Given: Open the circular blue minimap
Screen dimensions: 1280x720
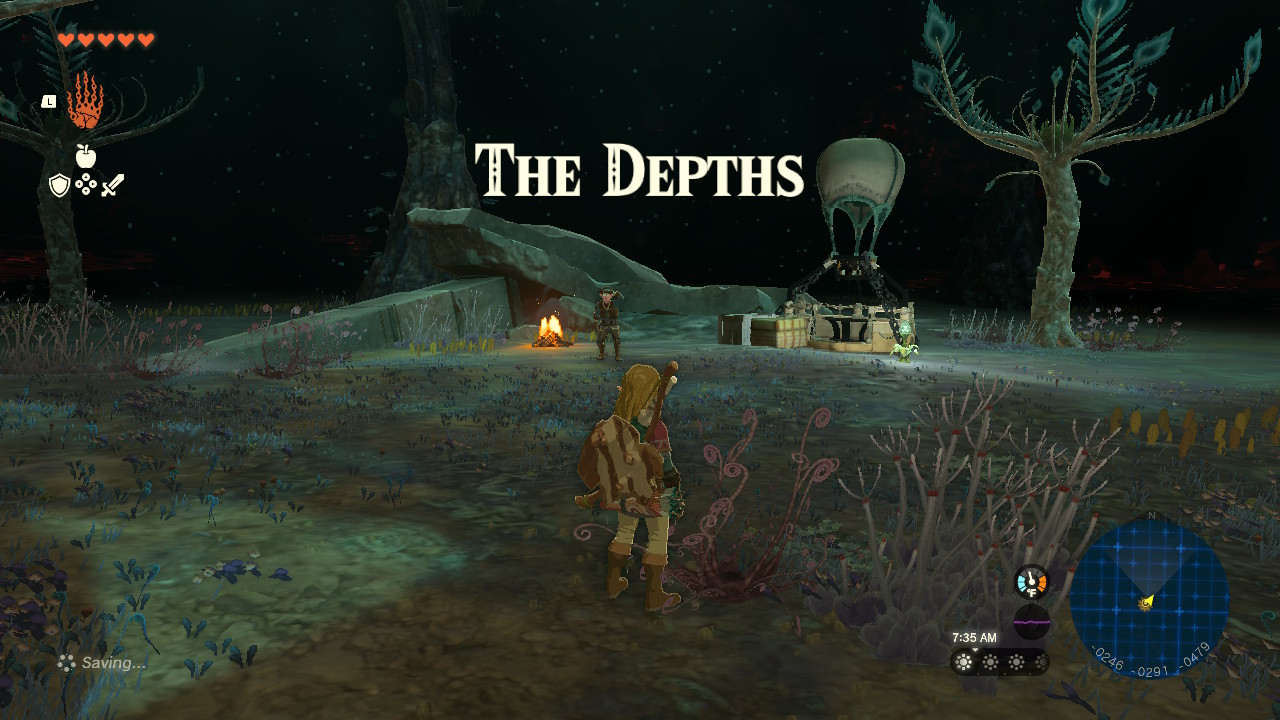Looking at the screenshot, I should 1149,598.
